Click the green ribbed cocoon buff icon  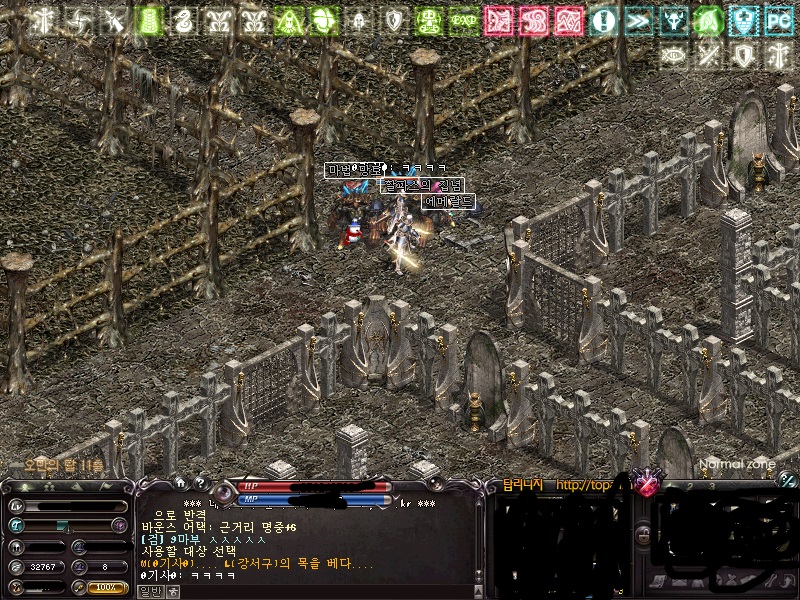[148, 20]
